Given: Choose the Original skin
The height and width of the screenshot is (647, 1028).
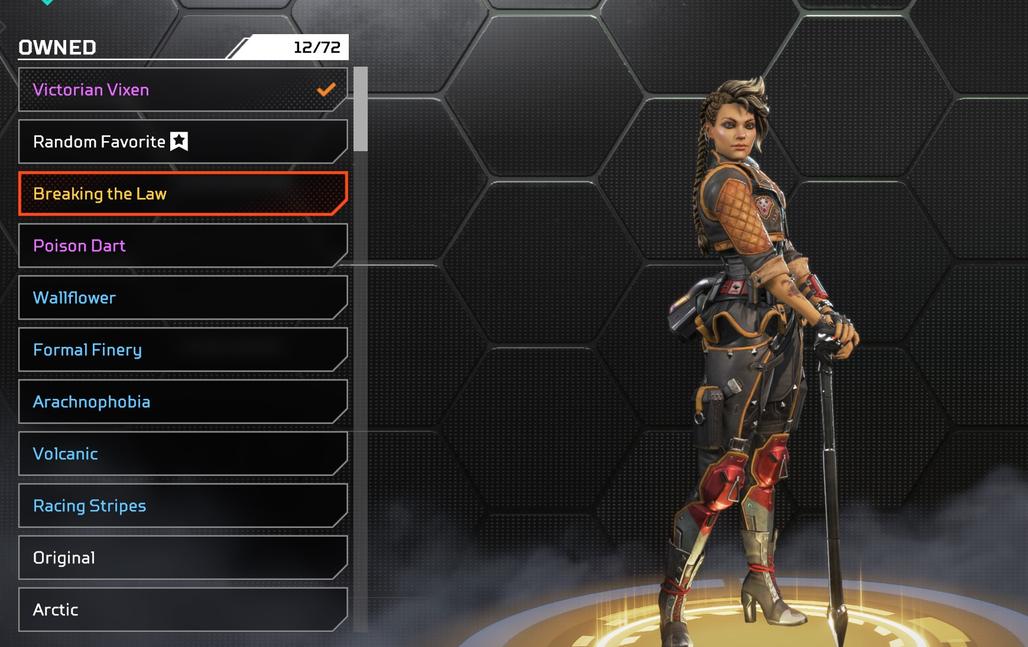Looking at the screenshot, I should [x=182, y=558].
